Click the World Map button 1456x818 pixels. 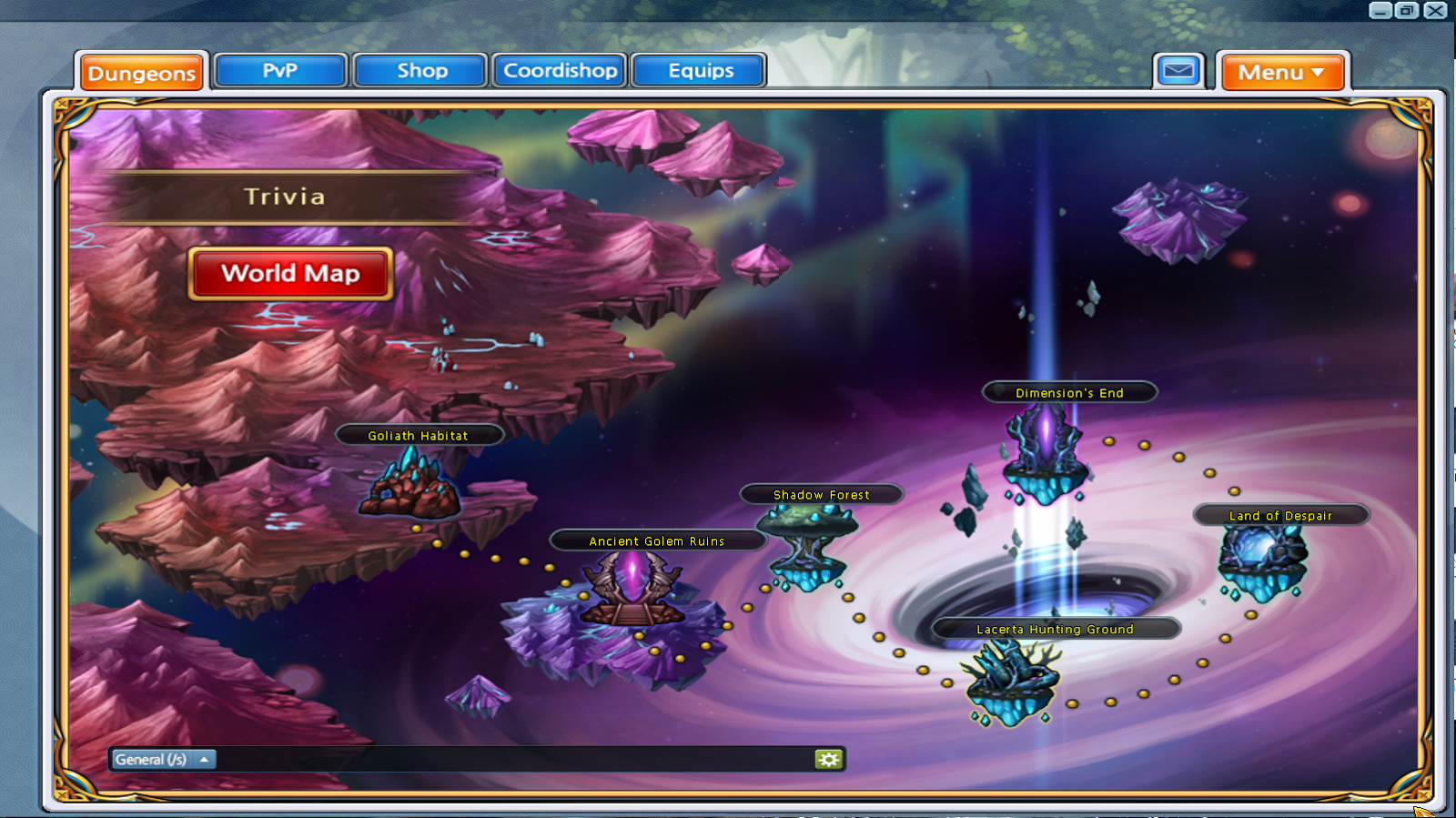[290, 274]
